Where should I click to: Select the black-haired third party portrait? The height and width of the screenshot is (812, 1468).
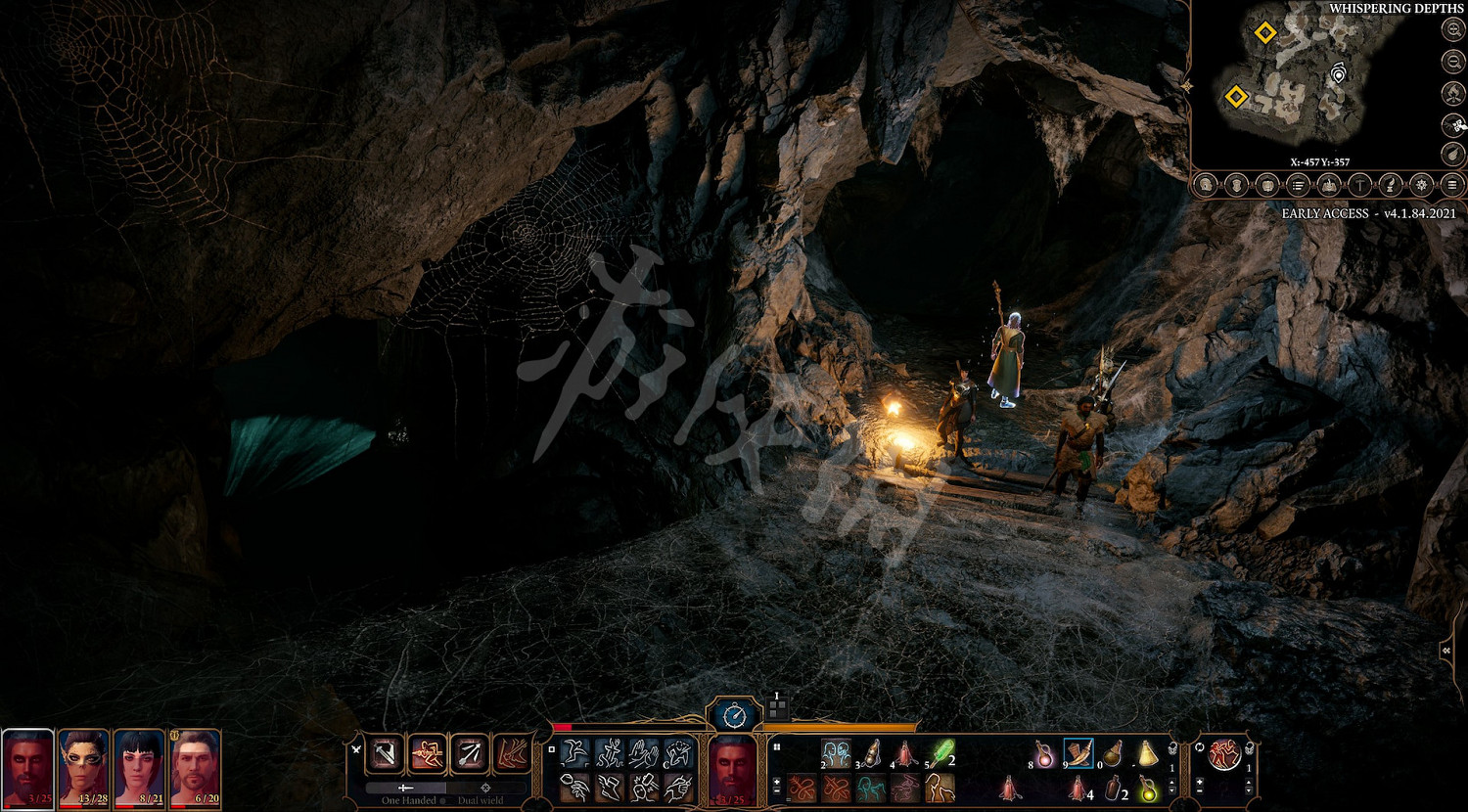click(139, 768)
